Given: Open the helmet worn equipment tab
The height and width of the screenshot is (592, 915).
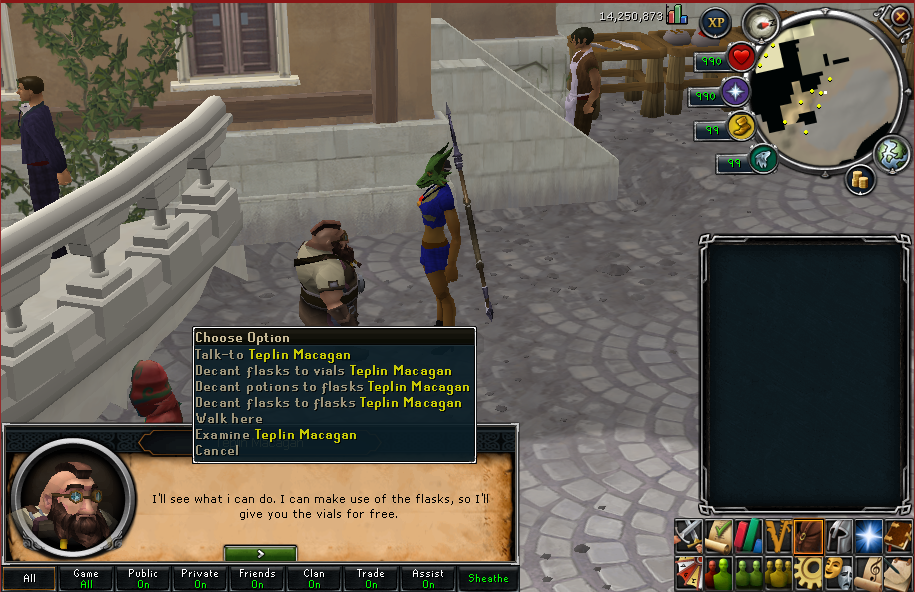Looking at the screenshot, I should 839,535.
